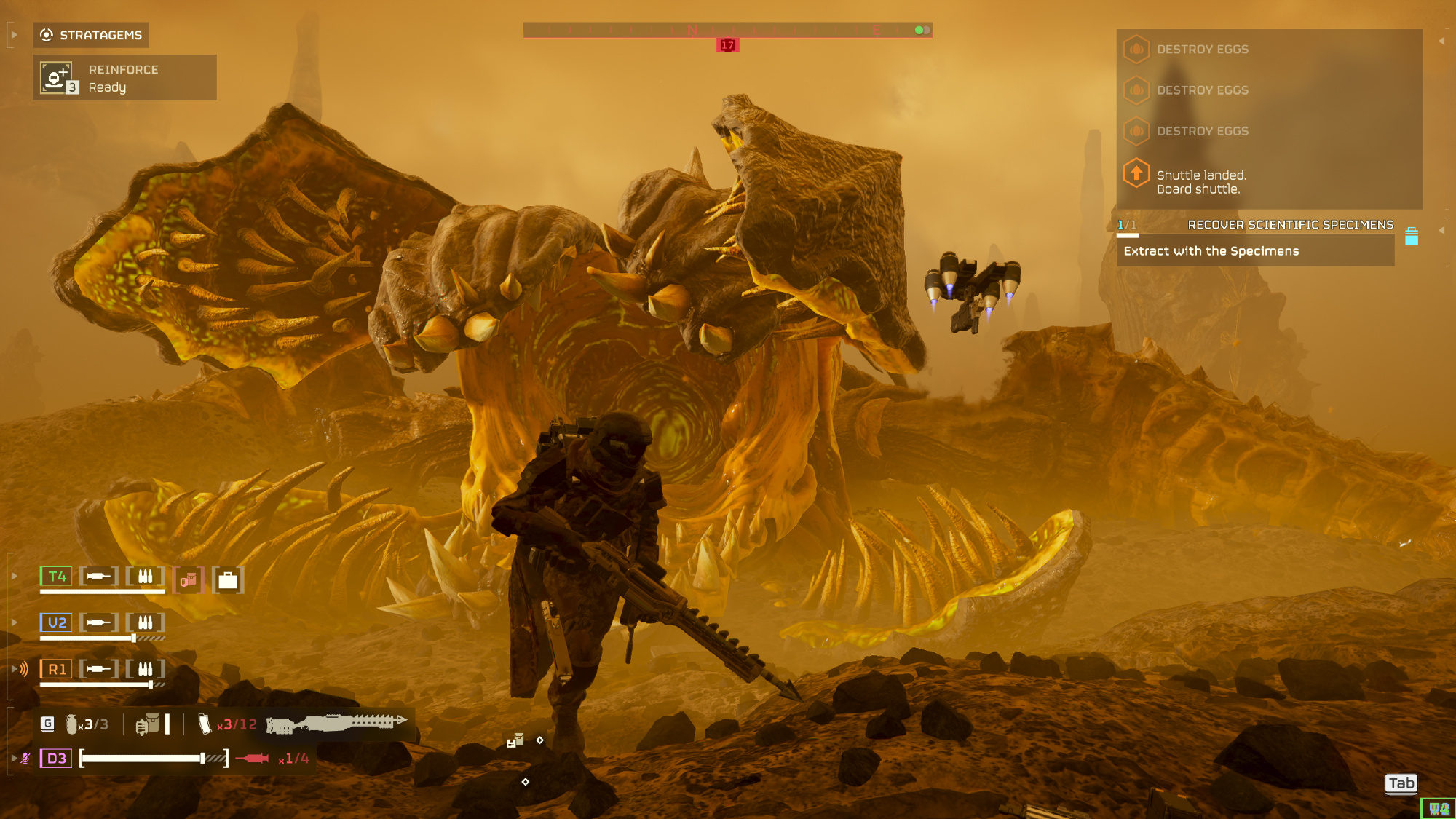Image resolution: width=1456 pixels, height=819 pixels.
Task: Open the Stratagems panel header
Action: click(x=91, y=35)
